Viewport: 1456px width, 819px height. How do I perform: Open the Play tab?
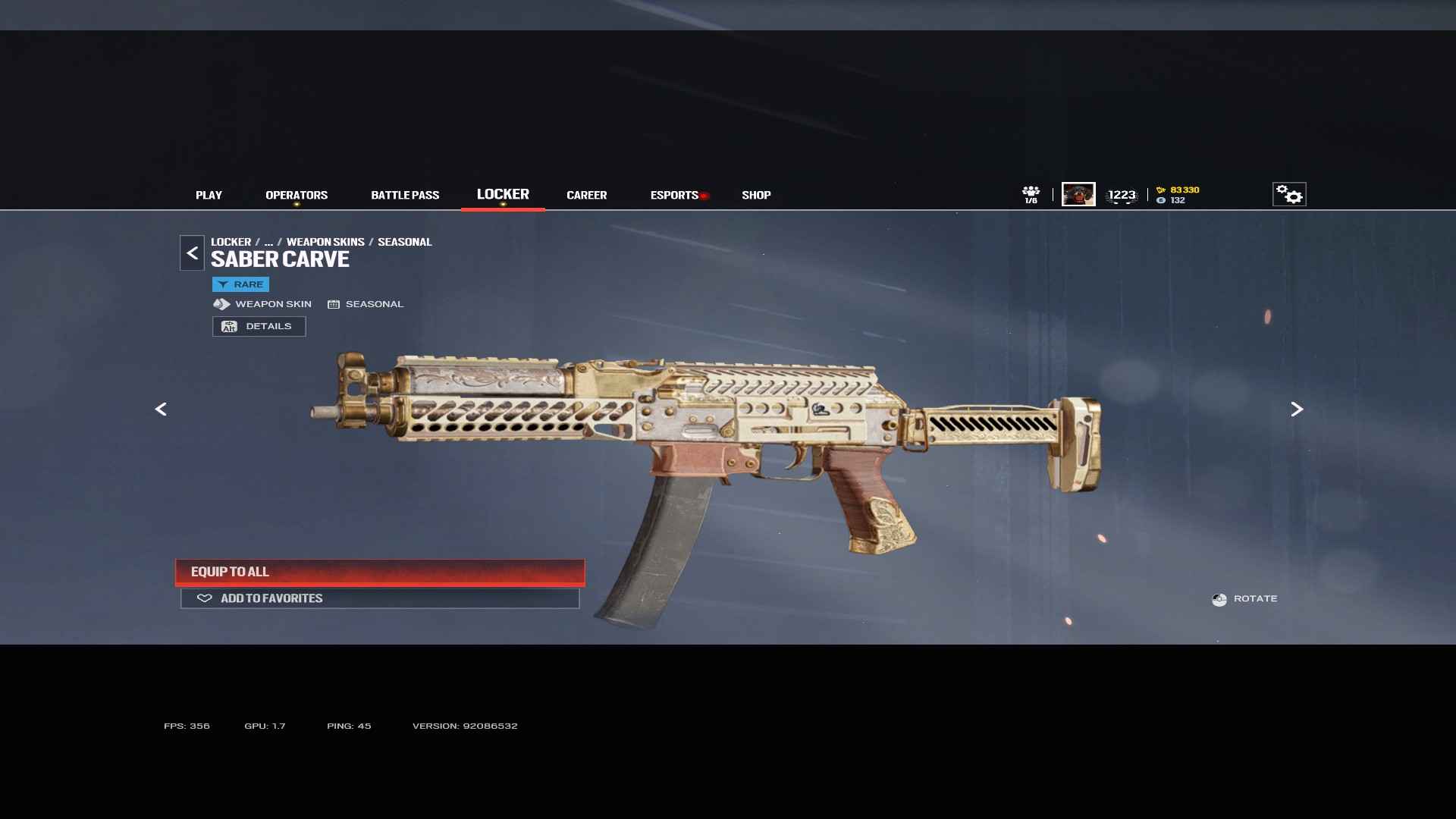[209, 195]
